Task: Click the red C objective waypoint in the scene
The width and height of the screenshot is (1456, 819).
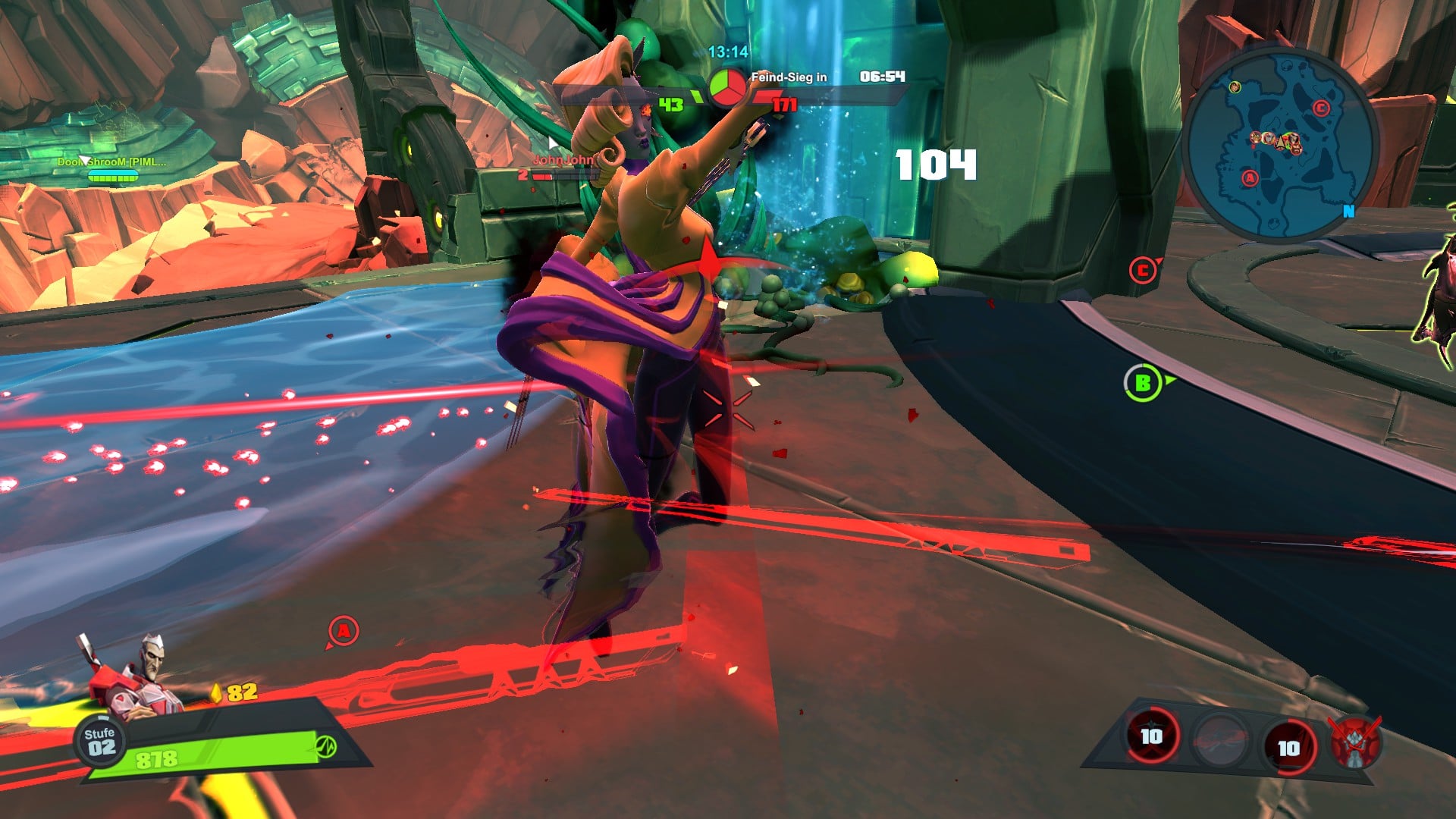Action: click(x=1143, y=270)
